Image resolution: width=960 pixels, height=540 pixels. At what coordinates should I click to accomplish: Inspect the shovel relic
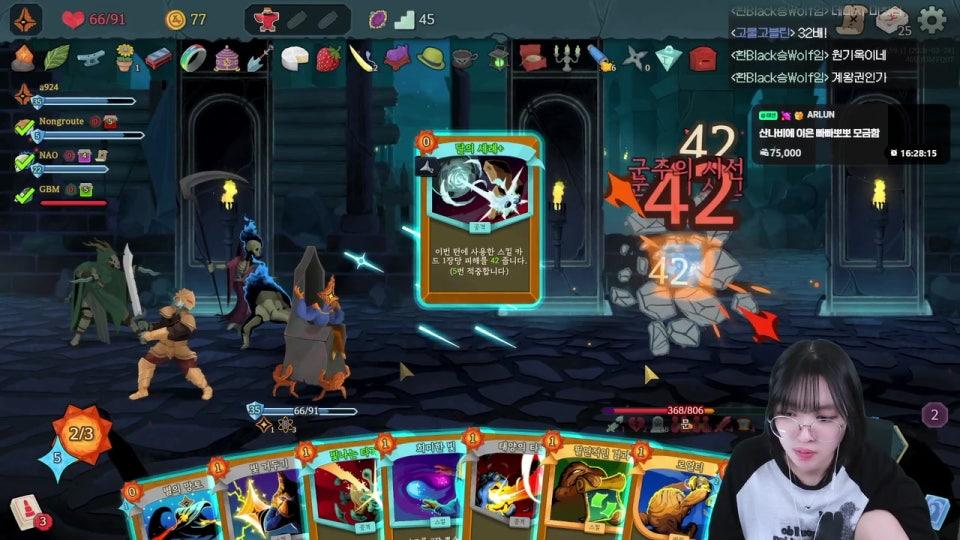(260, 58)
